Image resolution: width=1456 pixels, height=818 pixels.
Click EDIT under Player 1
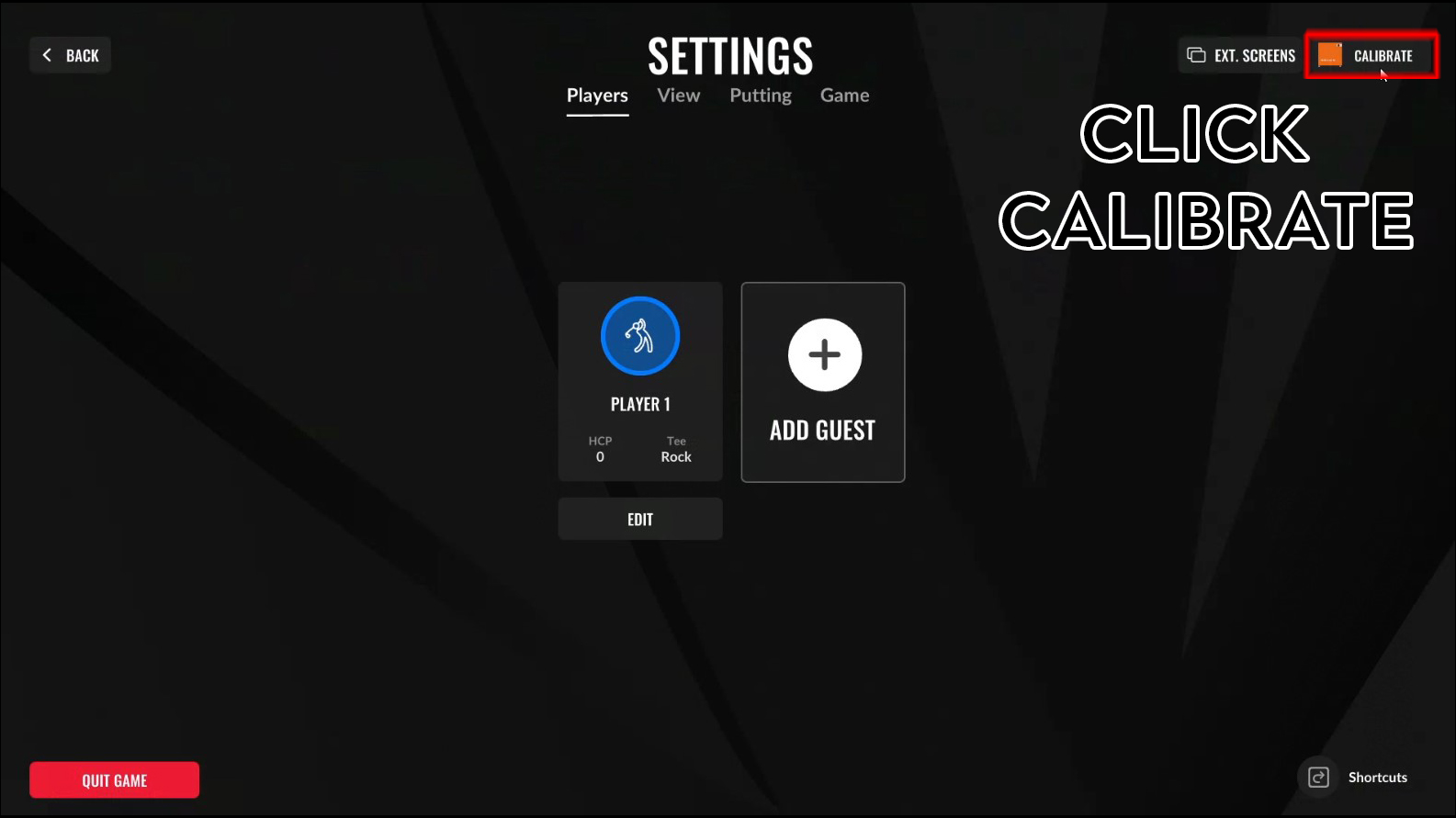pos(639,519)
